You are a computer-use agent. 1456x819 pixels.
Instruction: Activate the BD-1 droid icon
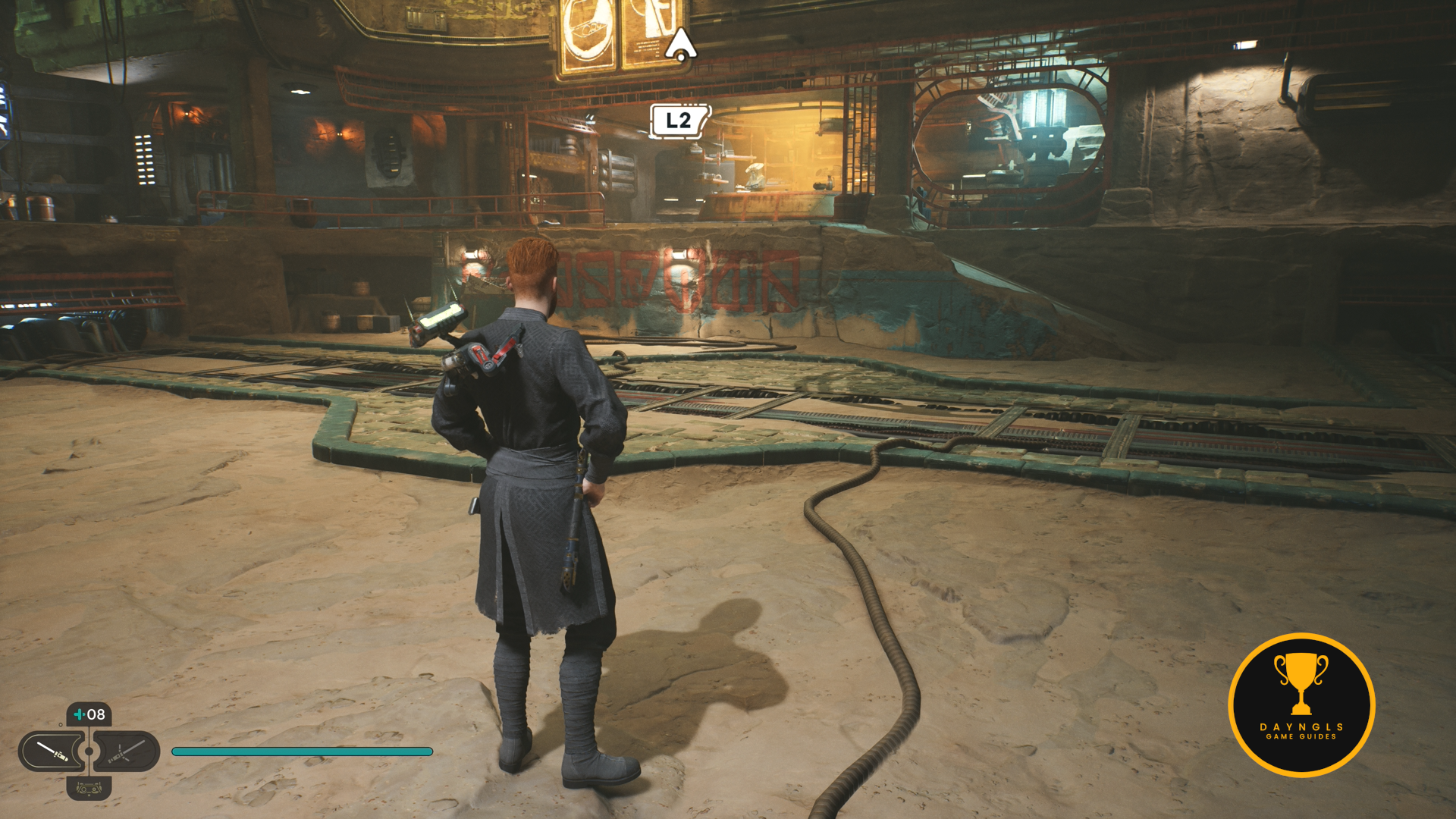[89, 789]
